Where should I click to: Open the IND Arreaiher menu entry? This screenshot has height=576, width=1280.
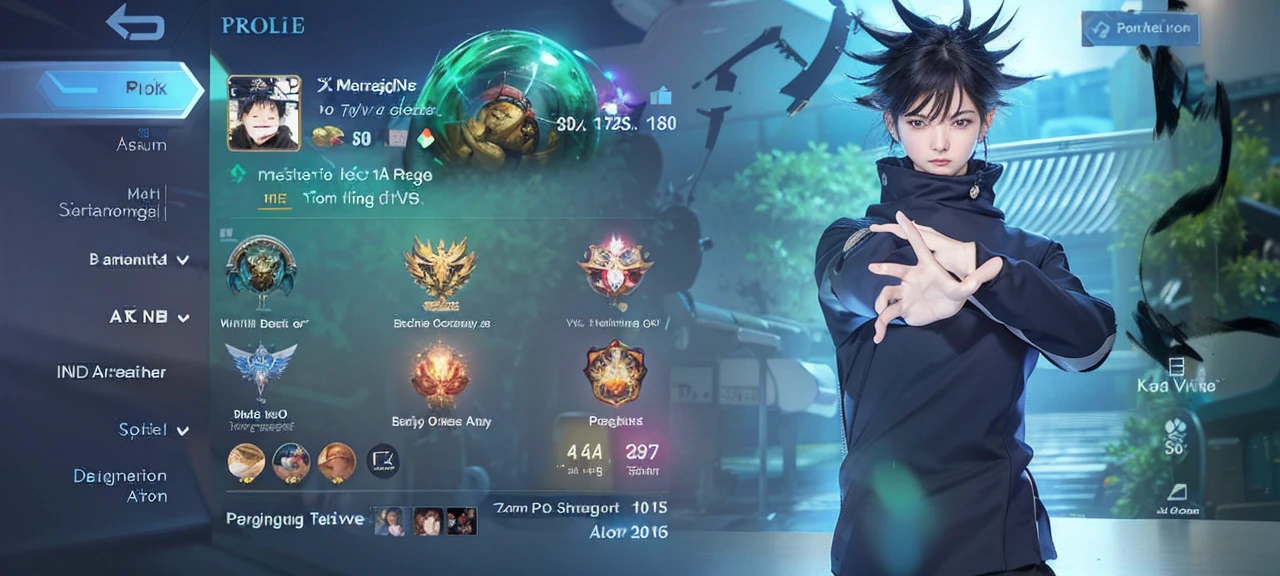click(x=111, y=372)
